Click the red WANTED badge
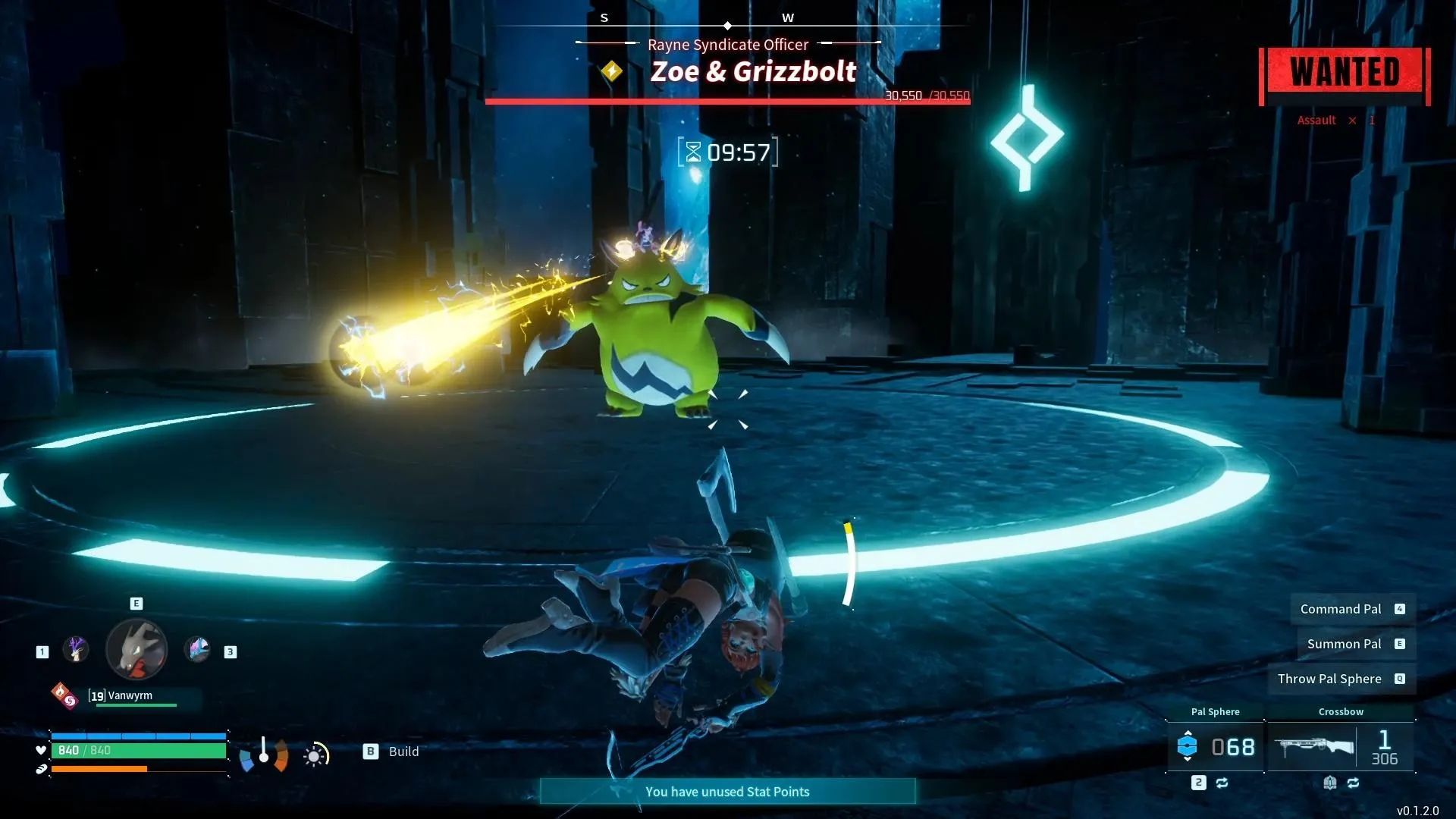Viewport: 1456px width, 819px height. pyautogui.click(x=1345, y=74)
